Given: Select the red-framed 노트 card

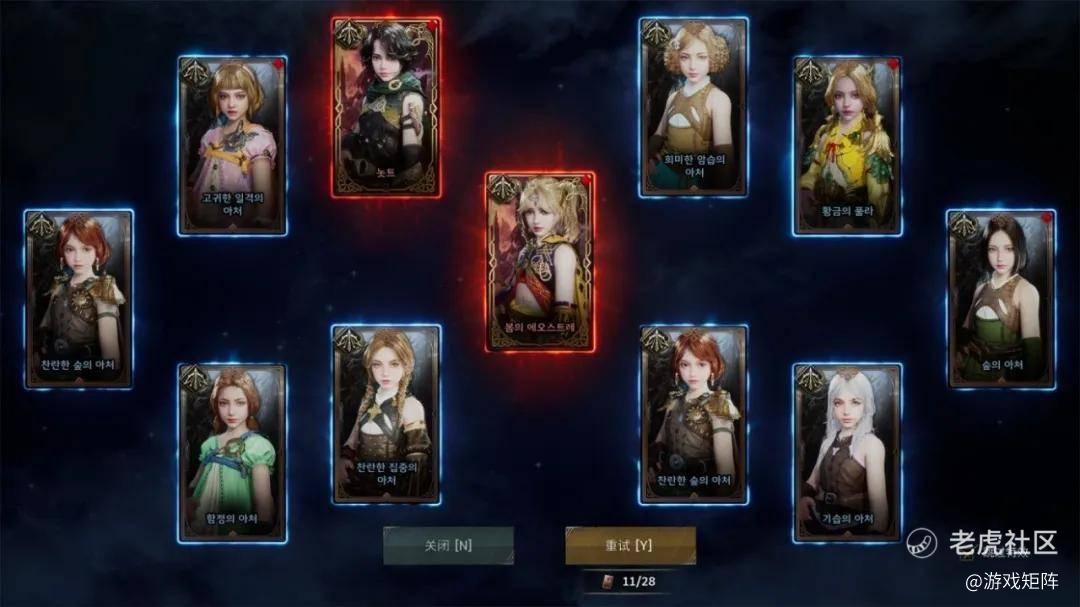Looking at the screenshot, I should (386, 107).
